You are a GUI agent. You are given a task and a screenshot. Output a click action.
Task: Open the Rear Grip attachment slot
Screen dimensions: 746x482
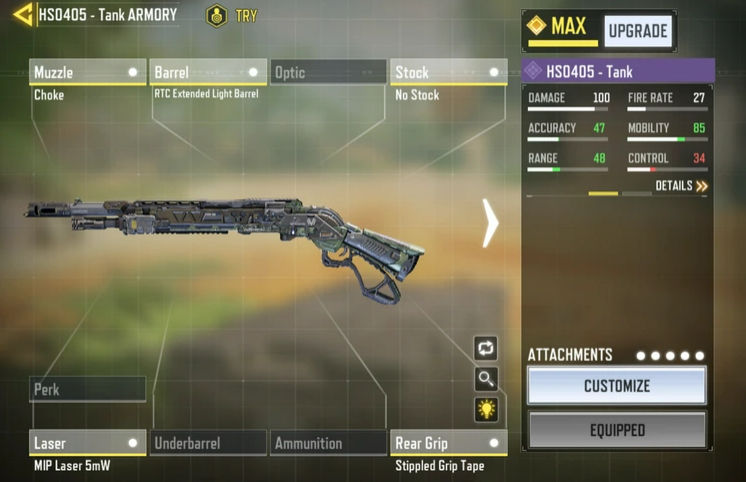[448, 443]
